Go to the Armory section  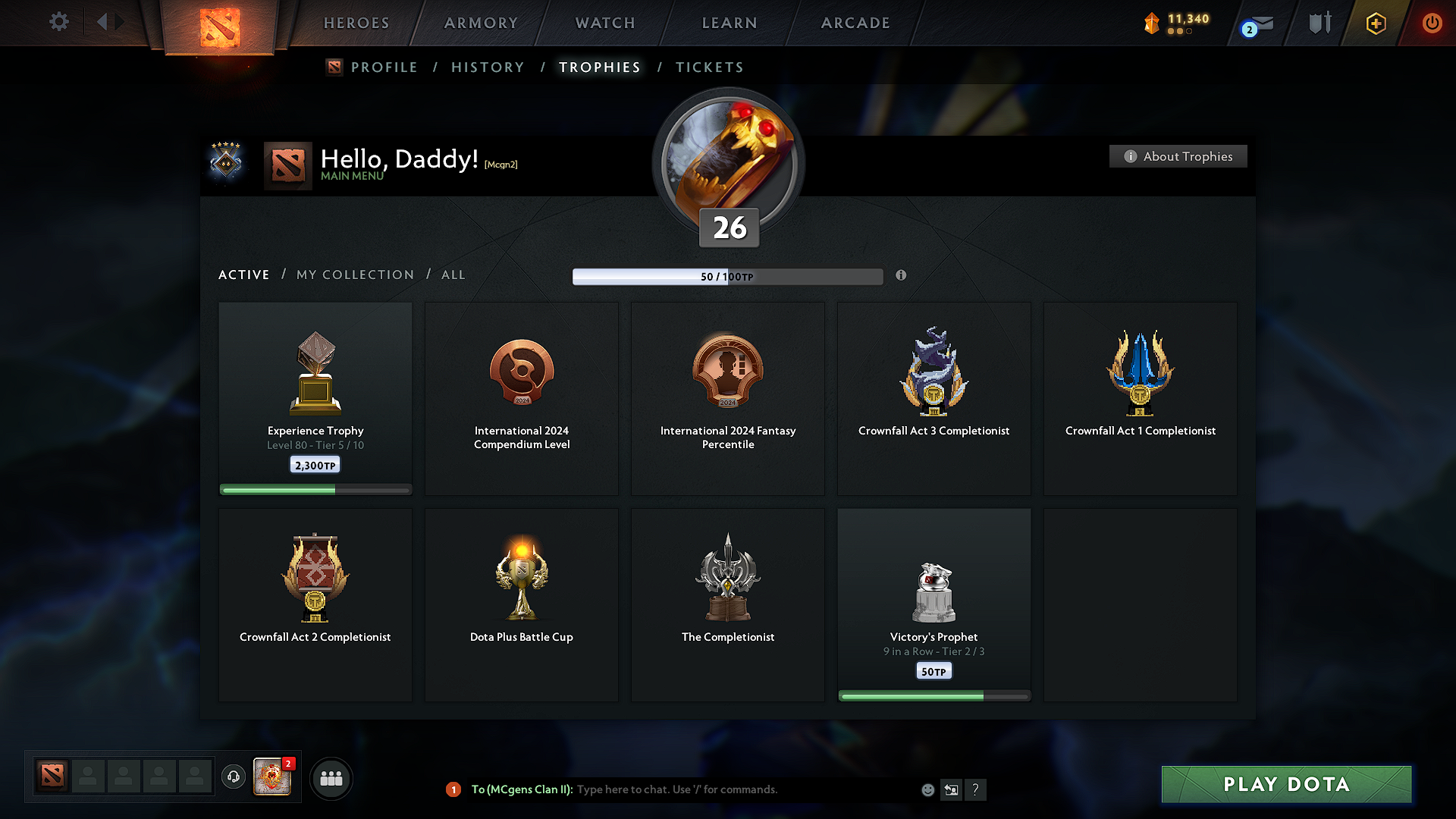481,23
